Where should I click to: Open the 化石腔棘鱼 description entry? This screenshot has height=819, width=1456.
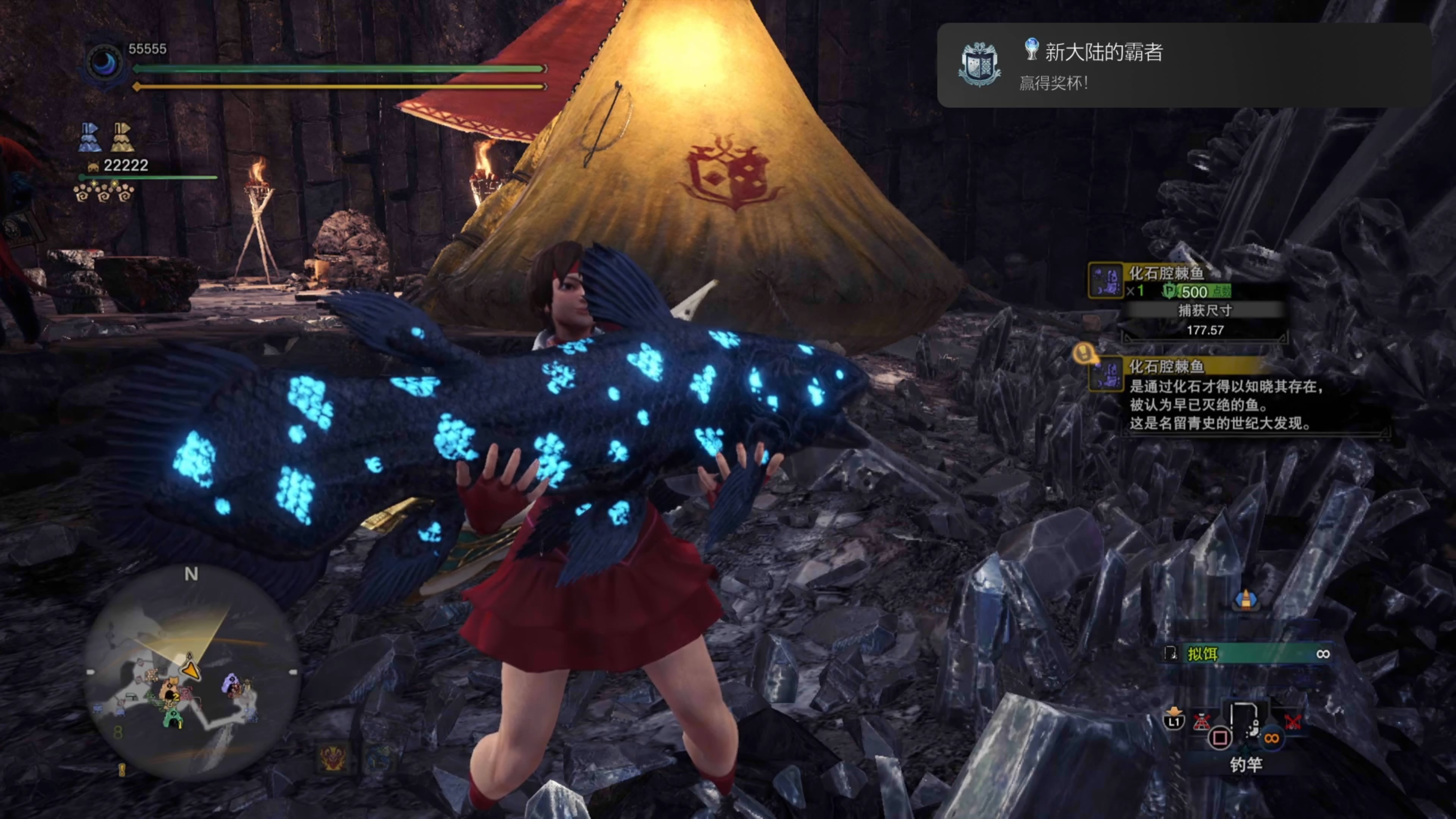(x=1227, y=395)
